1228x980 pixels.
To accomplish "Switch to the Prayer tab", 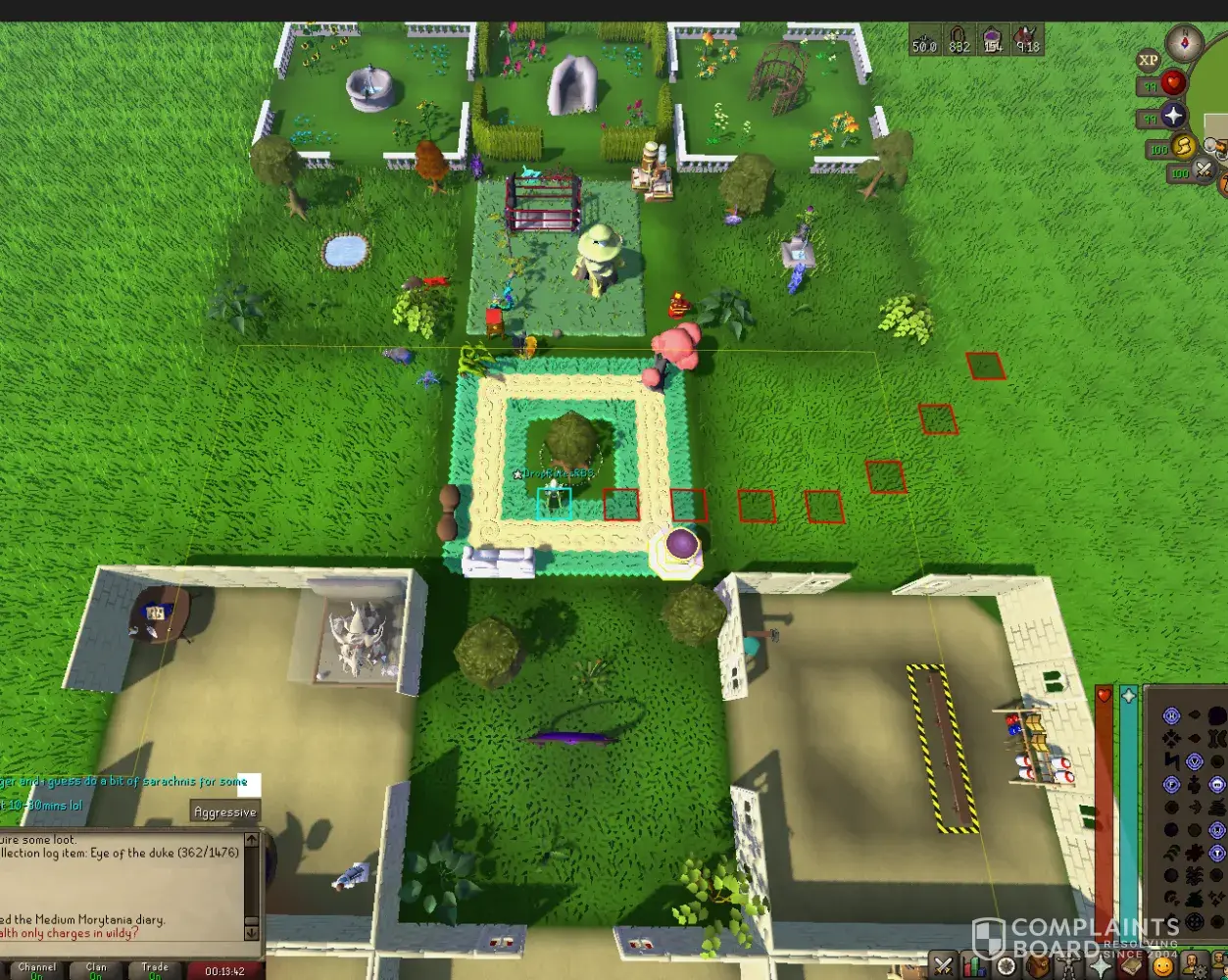I will (x=1100, y=966).
